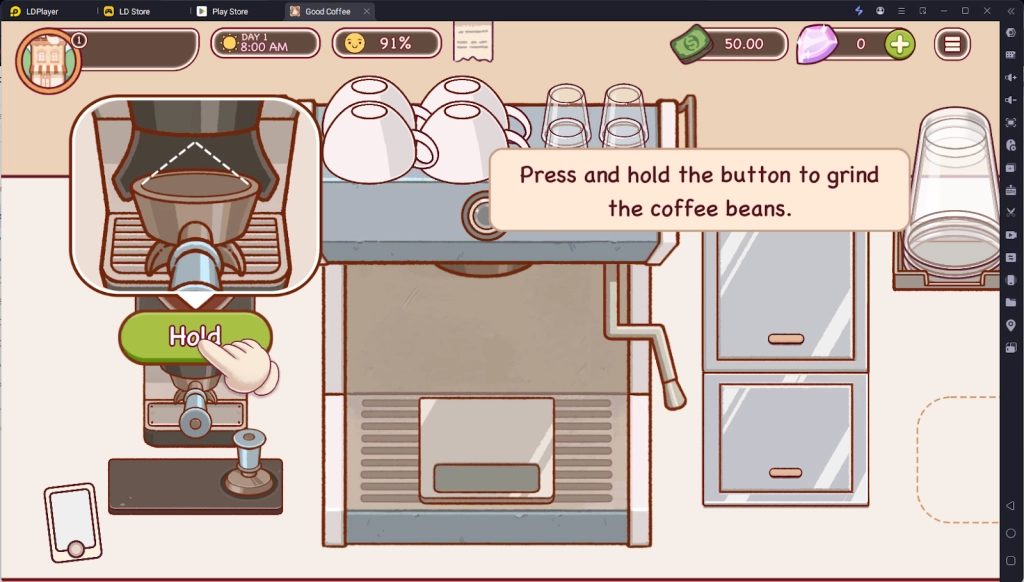The image size is (1024, 582).
Task: Add gems with the green plus button
Action: (899, 44)
